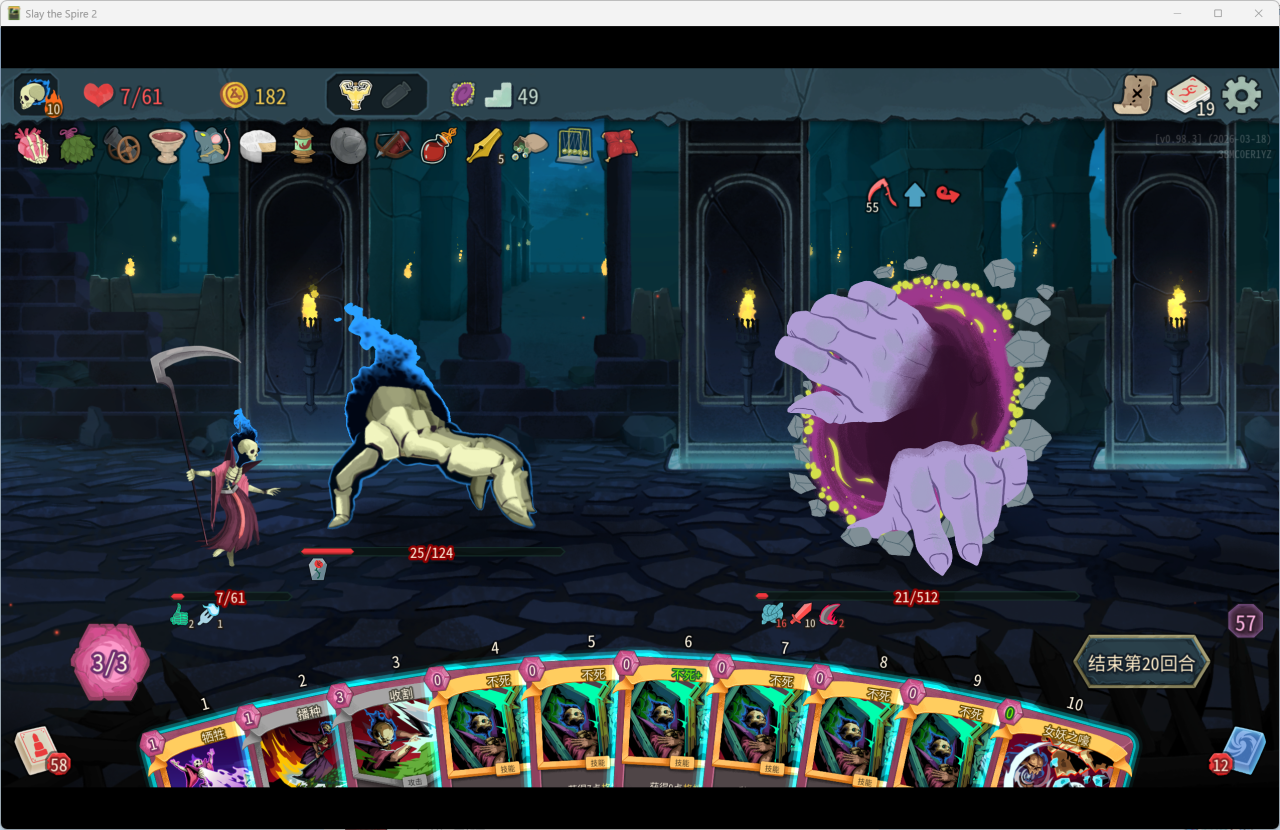Use the golden trophy potion
Screen dimensions: 1280x830
[354, 95]
